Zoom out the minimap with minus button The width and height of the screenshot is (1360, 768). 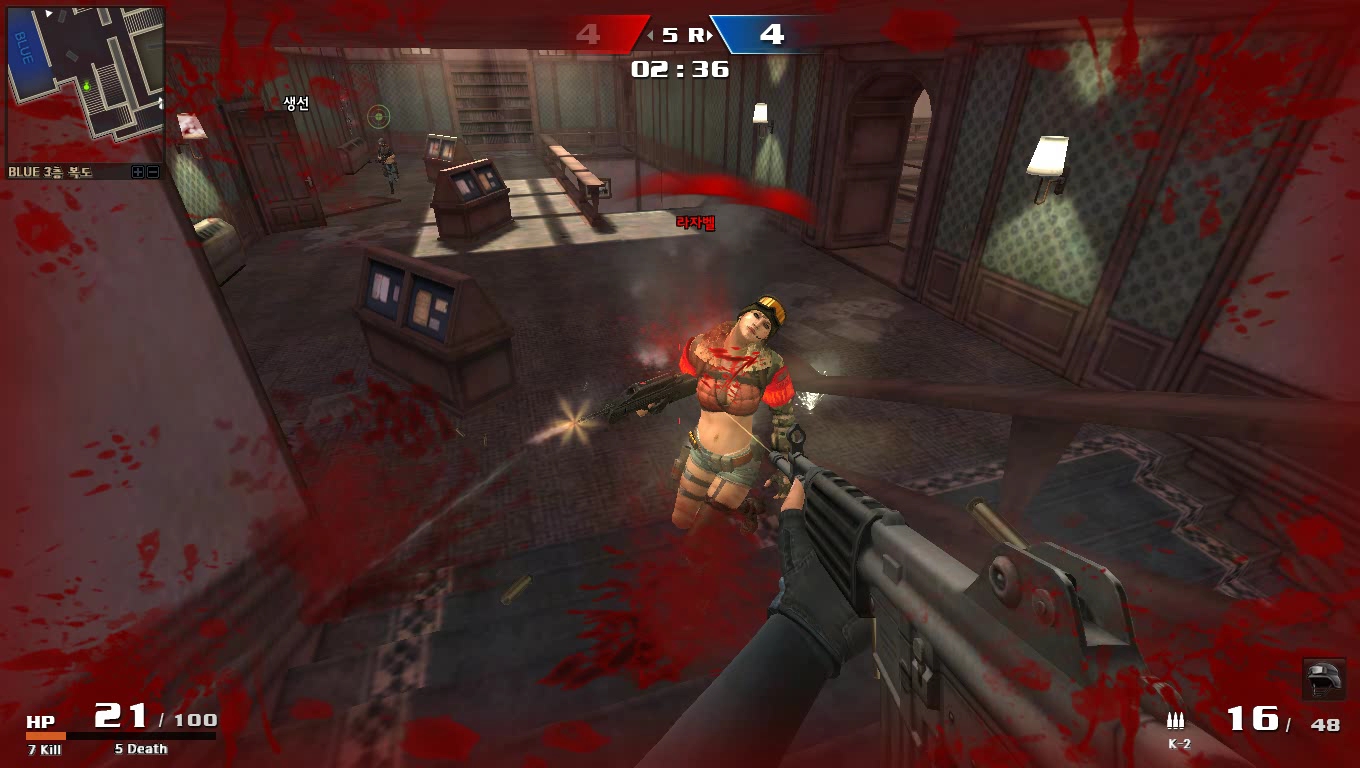point(153,172)
